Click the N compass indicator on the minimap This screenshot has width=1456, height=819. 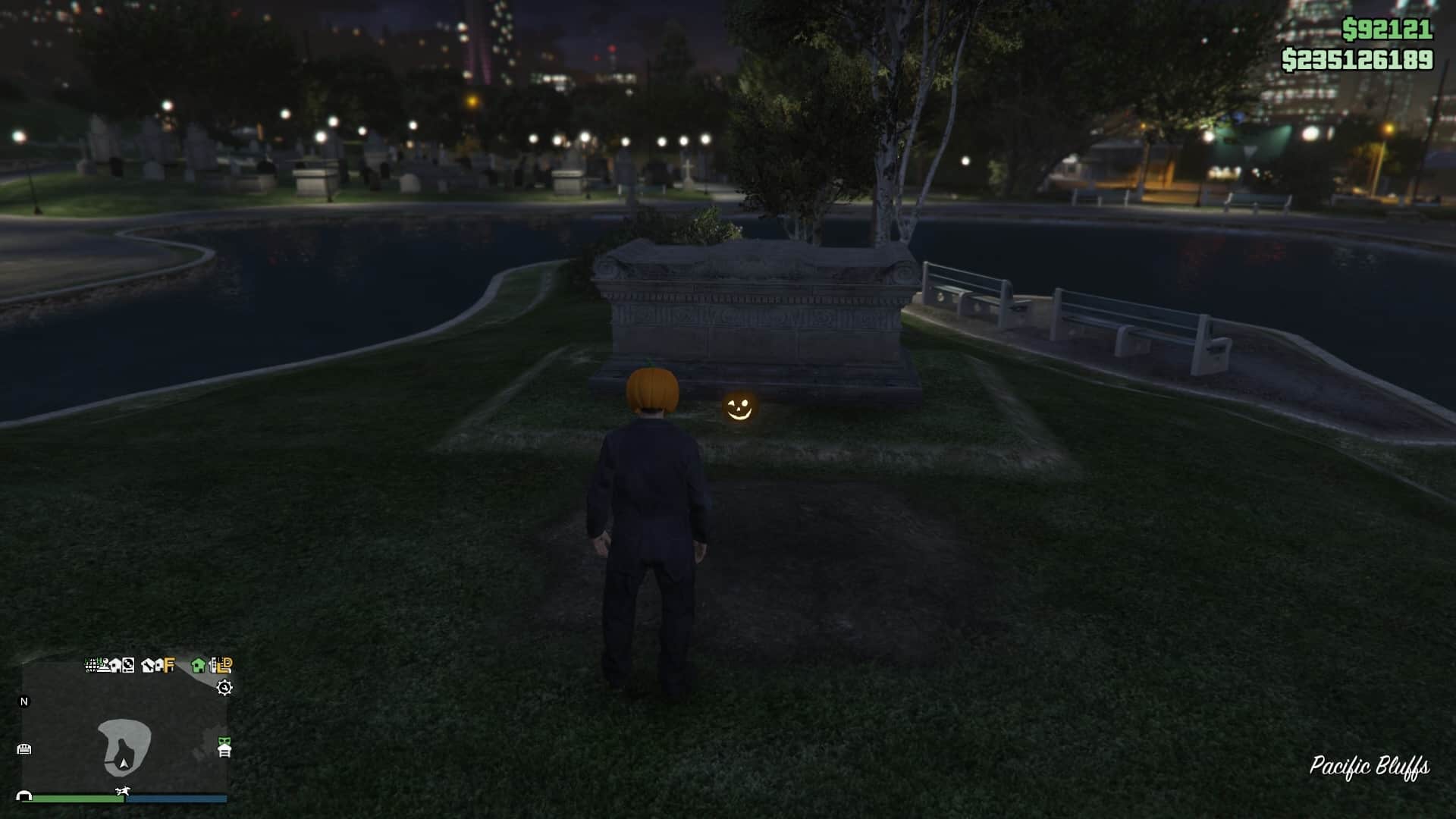pyautogui.click(x=24, y=701)
